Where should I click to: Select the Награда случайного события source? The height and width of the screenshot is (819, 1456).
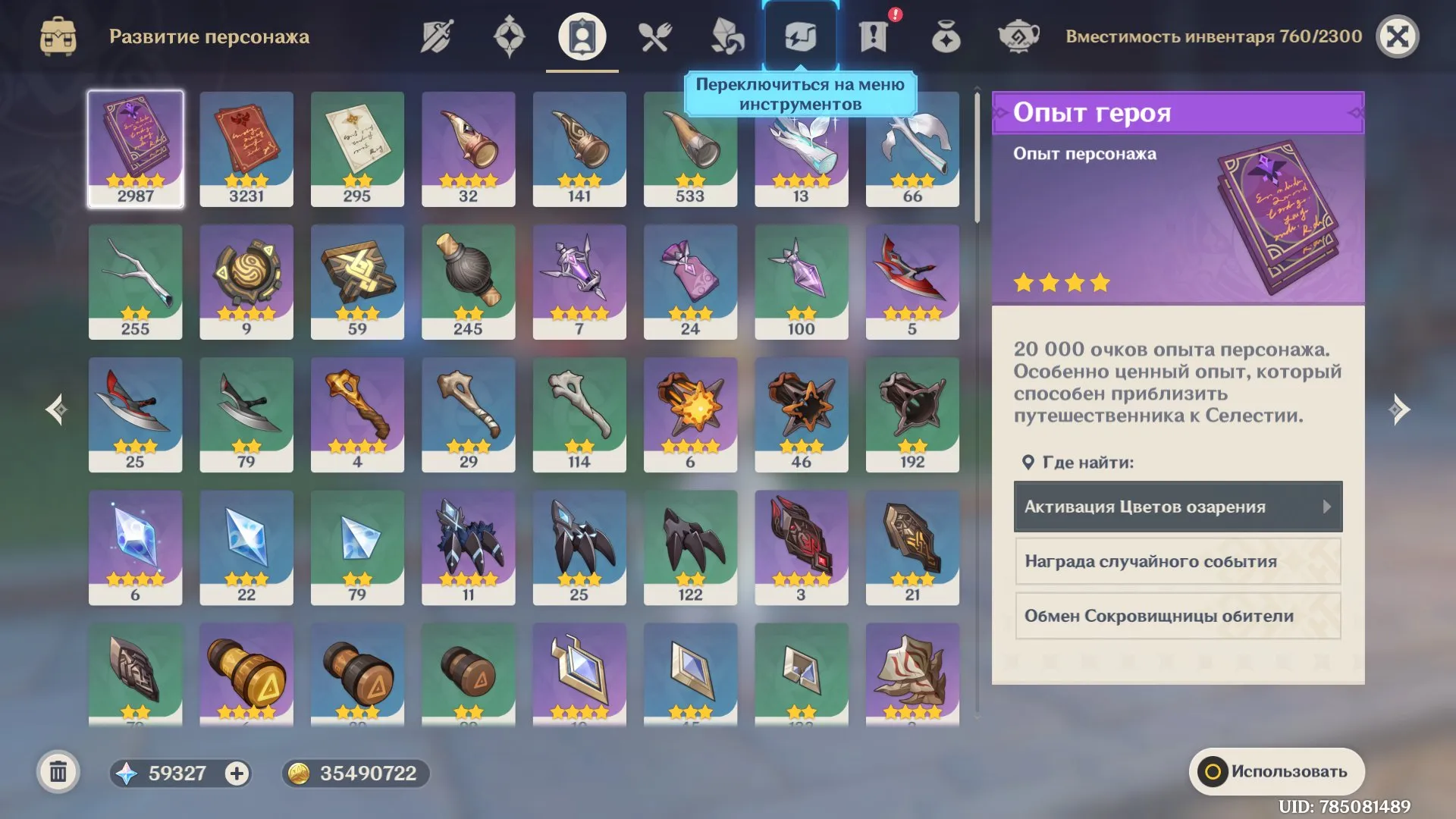click(x=1177, y=561)
